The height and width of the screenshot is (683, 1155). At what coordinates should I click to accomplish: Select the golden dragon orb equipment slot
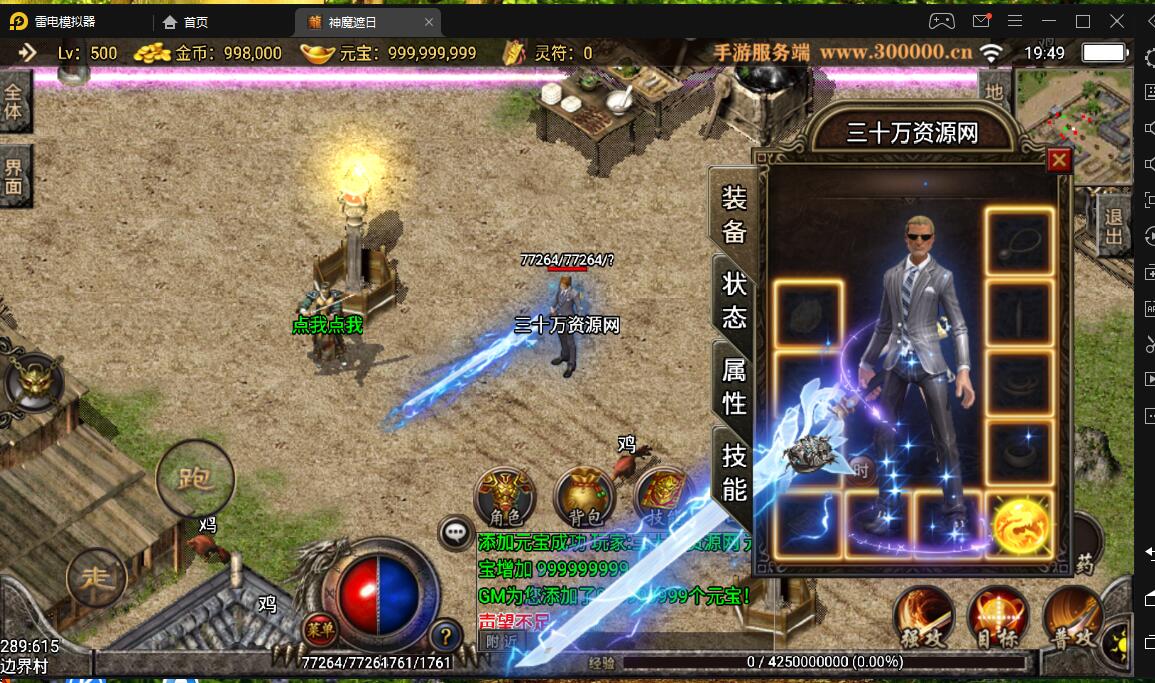click(x=1020, y=525)
